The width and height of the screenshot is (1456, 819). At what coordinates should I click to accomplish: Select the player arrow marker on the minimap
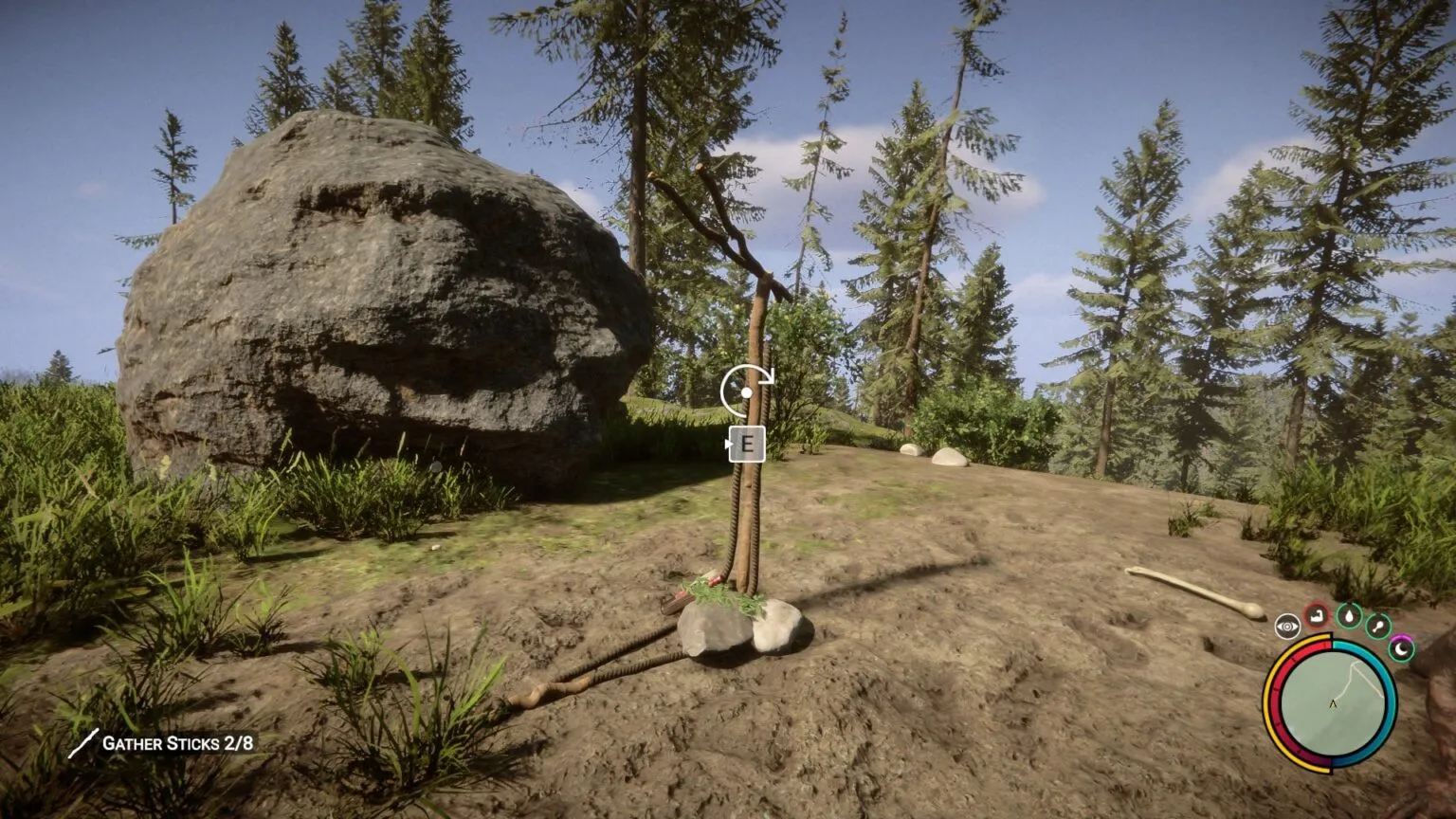coord(1334,703)
